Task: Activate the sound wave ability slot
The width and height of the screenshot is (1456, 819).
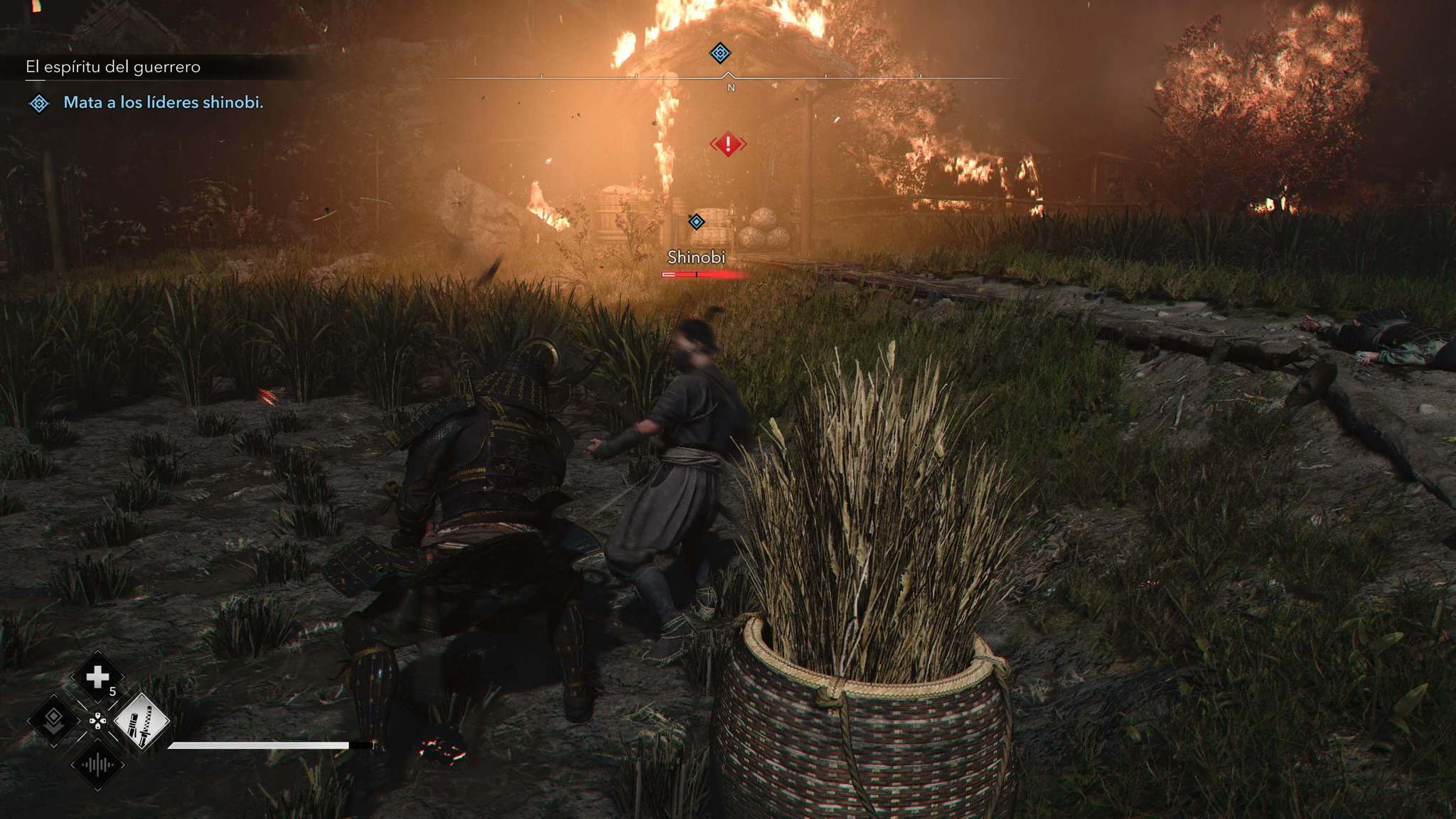Action: pos(97,766)
